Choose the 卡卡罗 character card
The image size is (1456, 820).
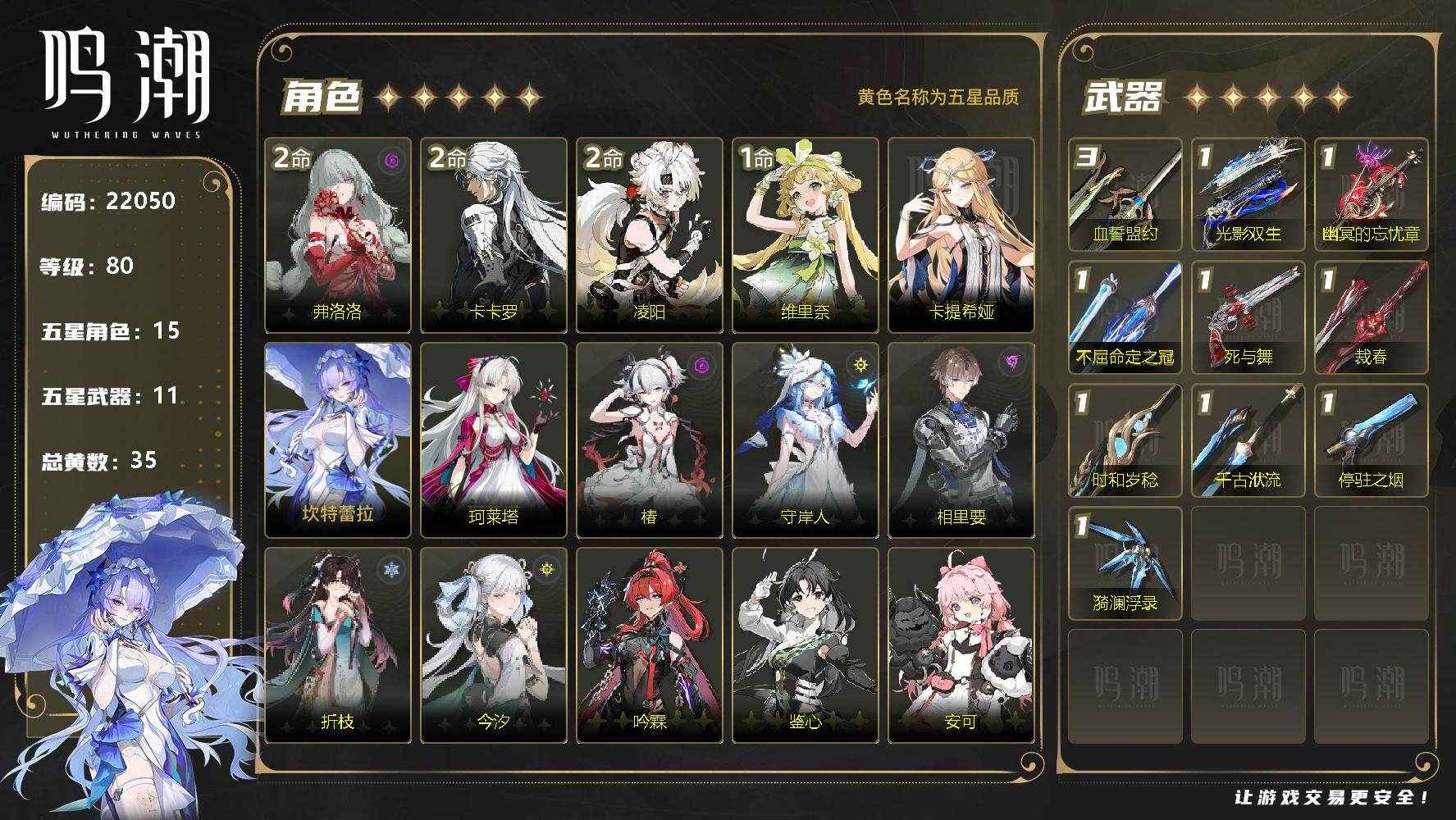[494, 235]
